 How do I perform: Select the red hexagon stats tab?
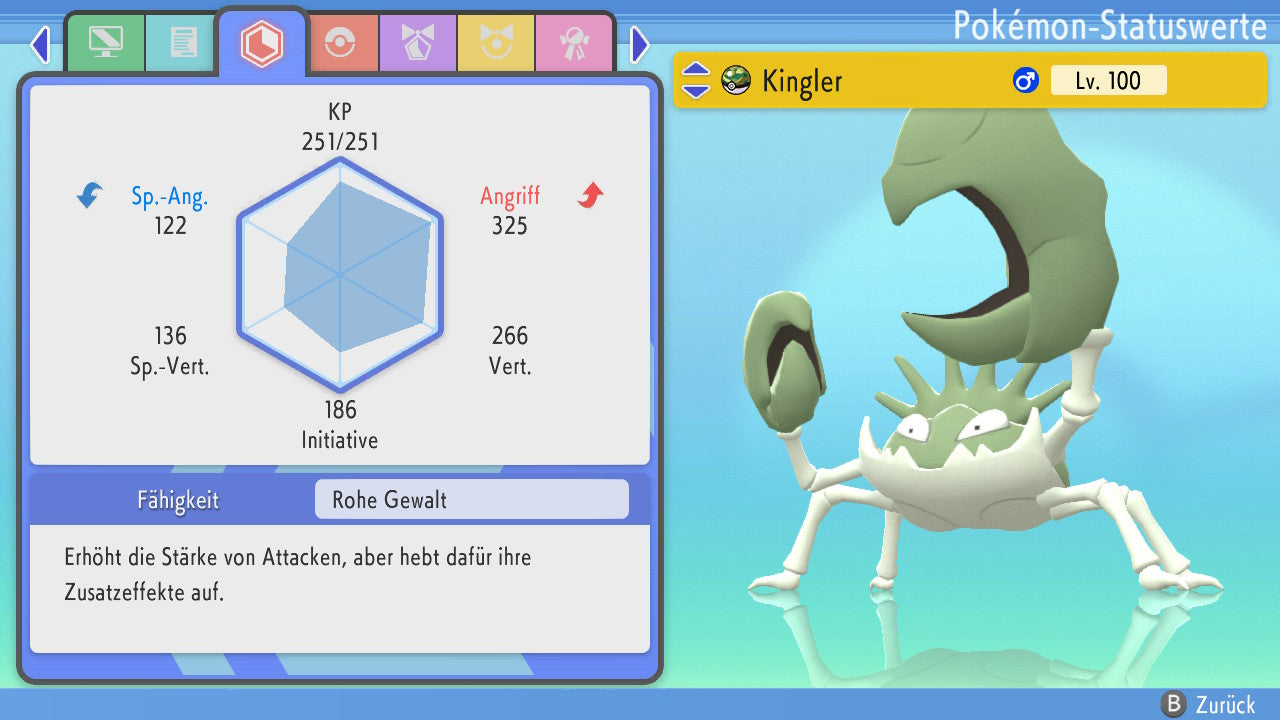262,43
